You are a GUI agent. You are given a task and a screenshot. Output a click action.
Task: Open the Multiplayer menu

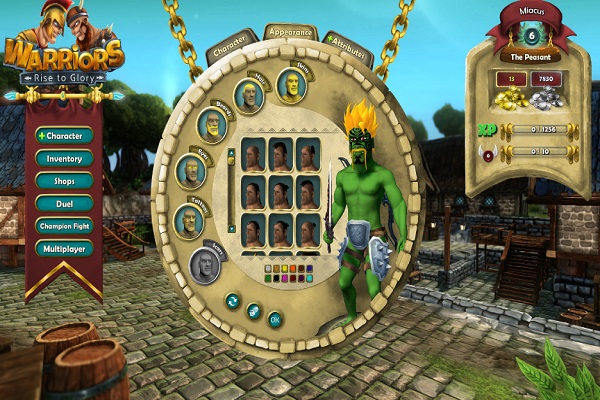[67, 250]
